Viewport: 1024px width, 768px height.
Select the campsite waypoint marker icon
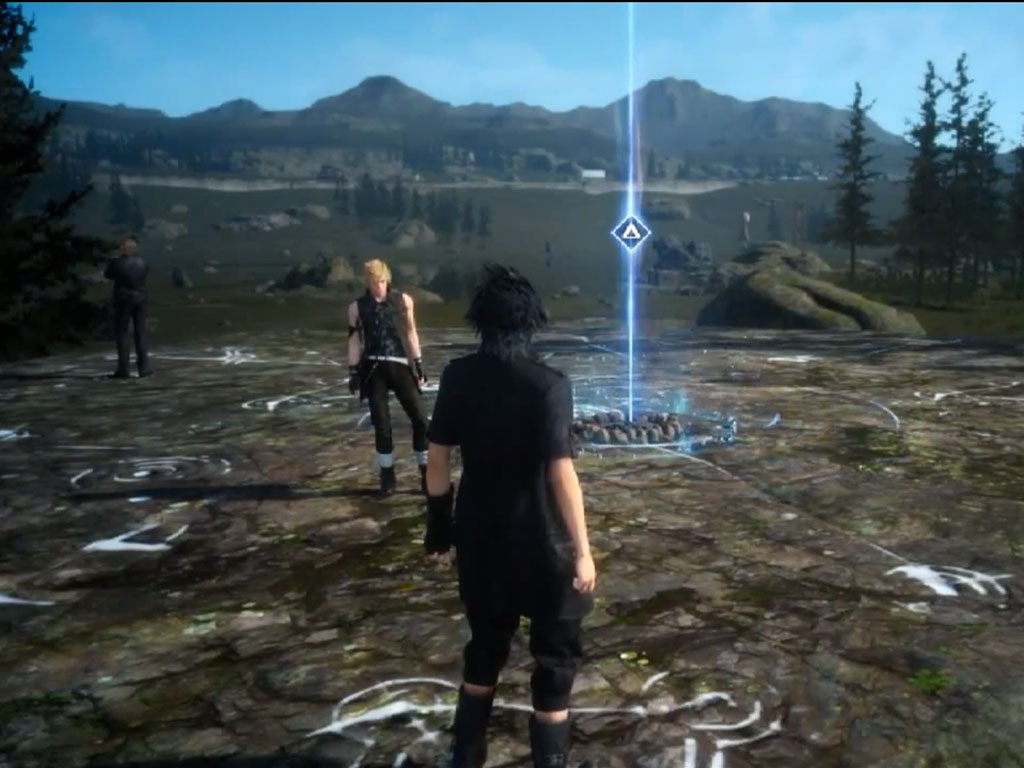[x=631, y=233]
